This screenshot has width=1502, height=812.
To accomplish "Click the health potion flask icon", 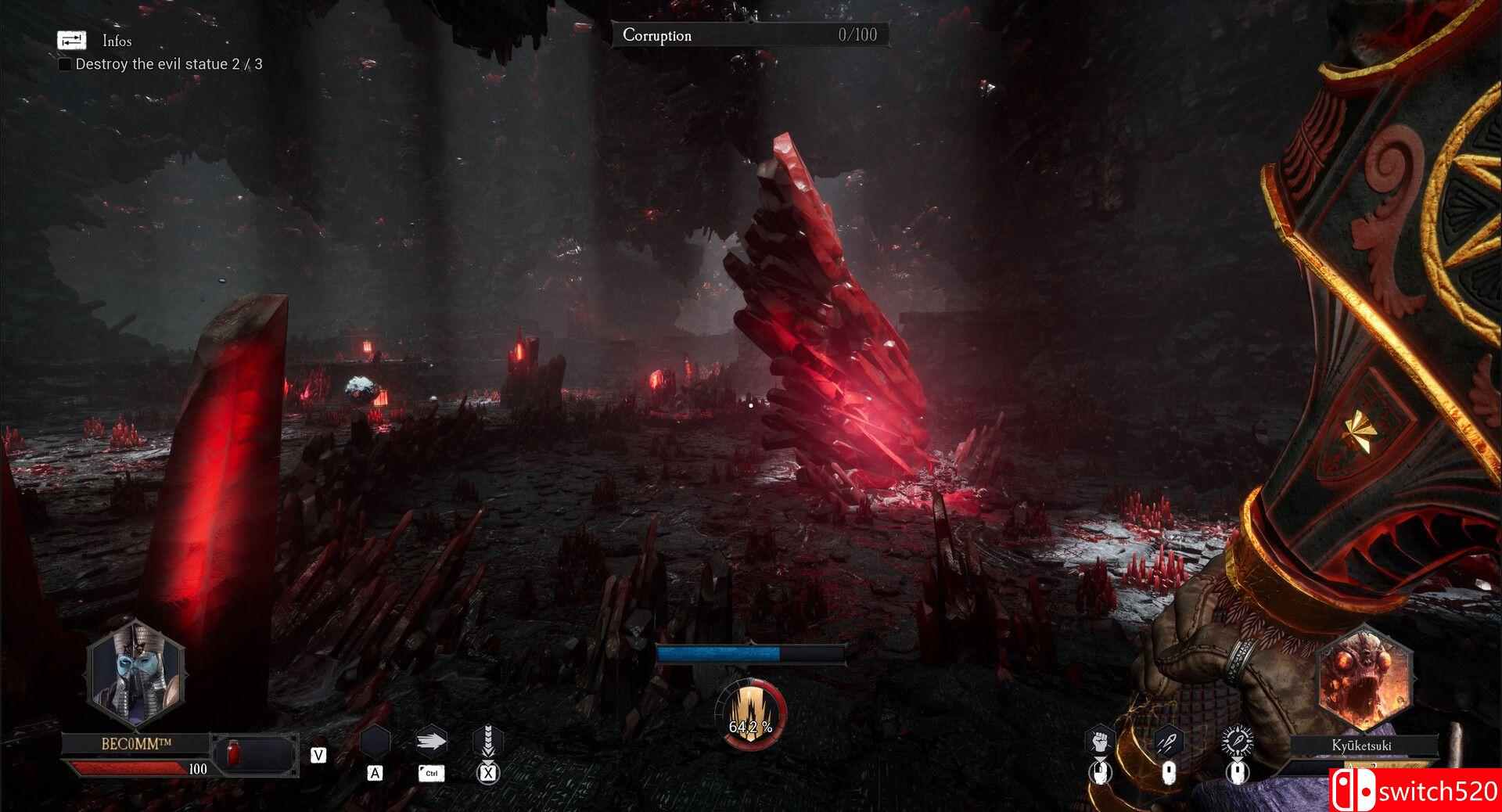I will [233, 753].
